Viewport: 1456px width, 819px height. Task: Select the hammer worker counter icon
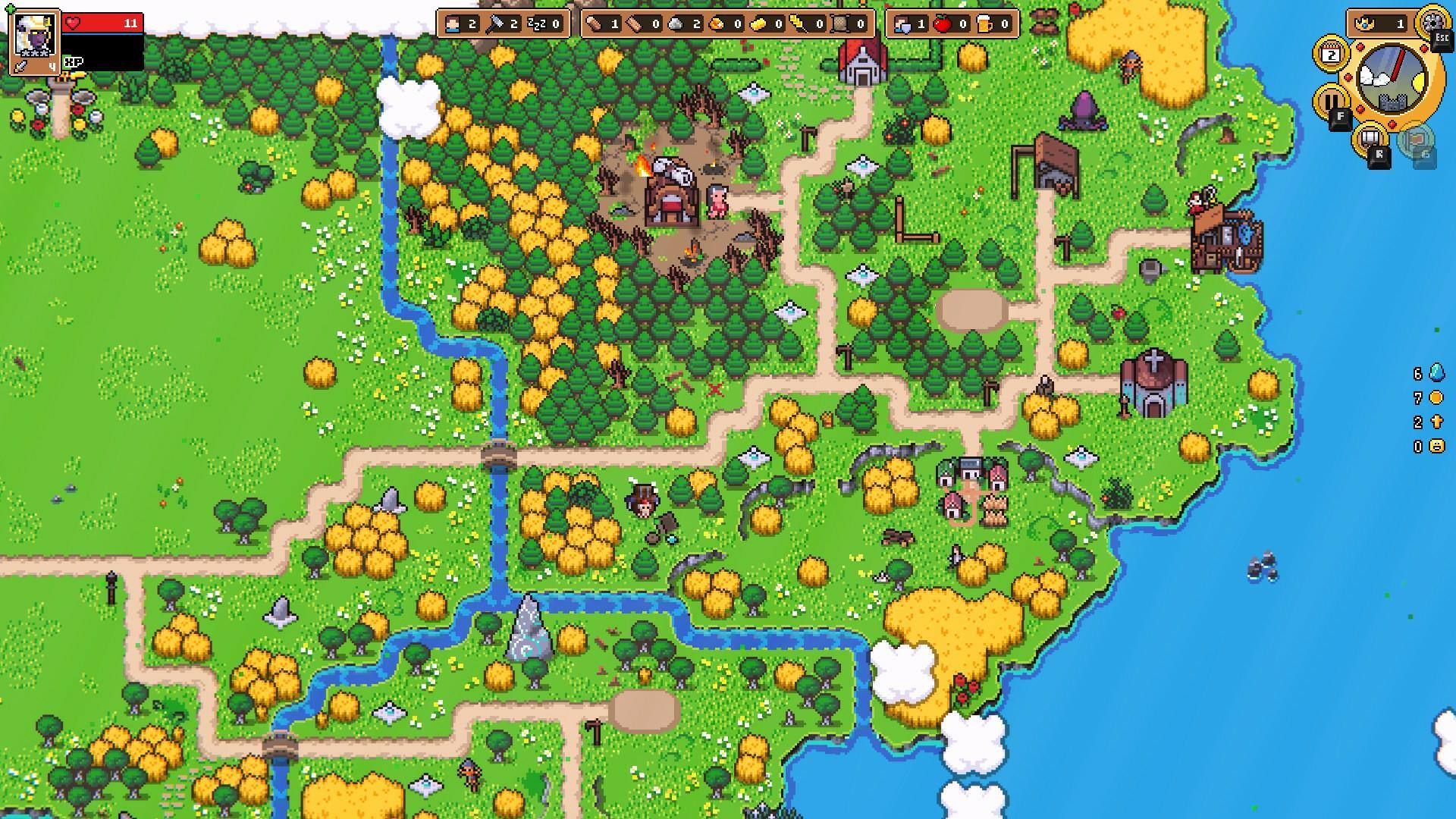[x=494, y=24]
